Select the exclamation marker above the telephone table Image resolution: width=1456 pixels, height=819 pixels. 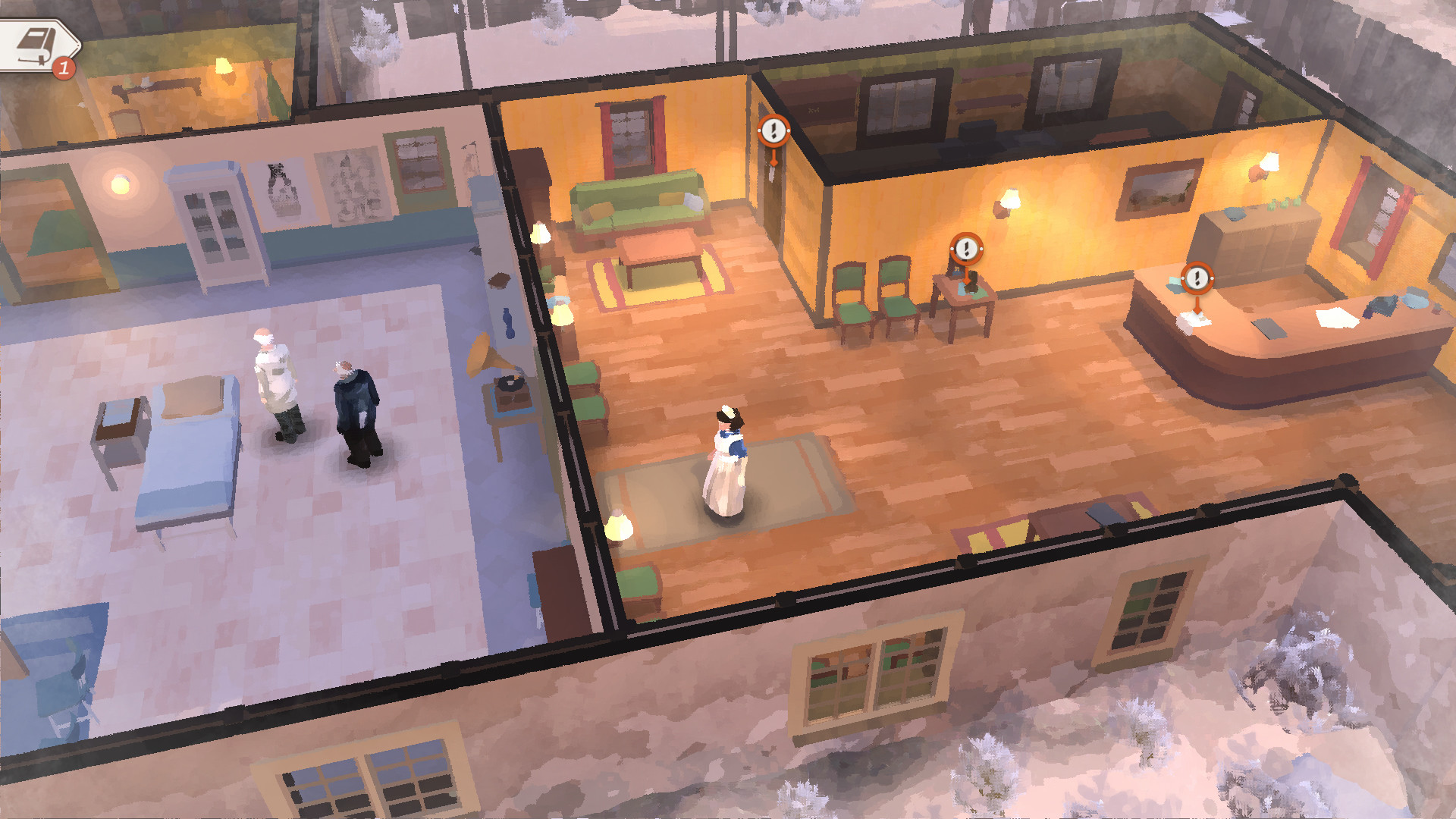tap(965, 248)
